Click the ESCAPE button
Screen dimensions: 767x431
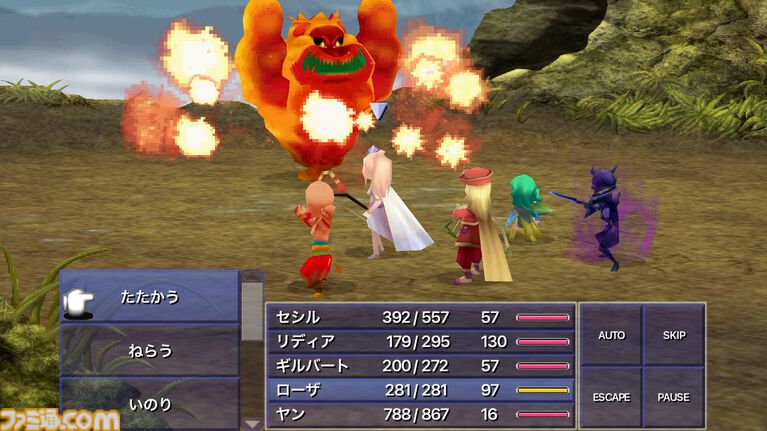tap(611, 397)
